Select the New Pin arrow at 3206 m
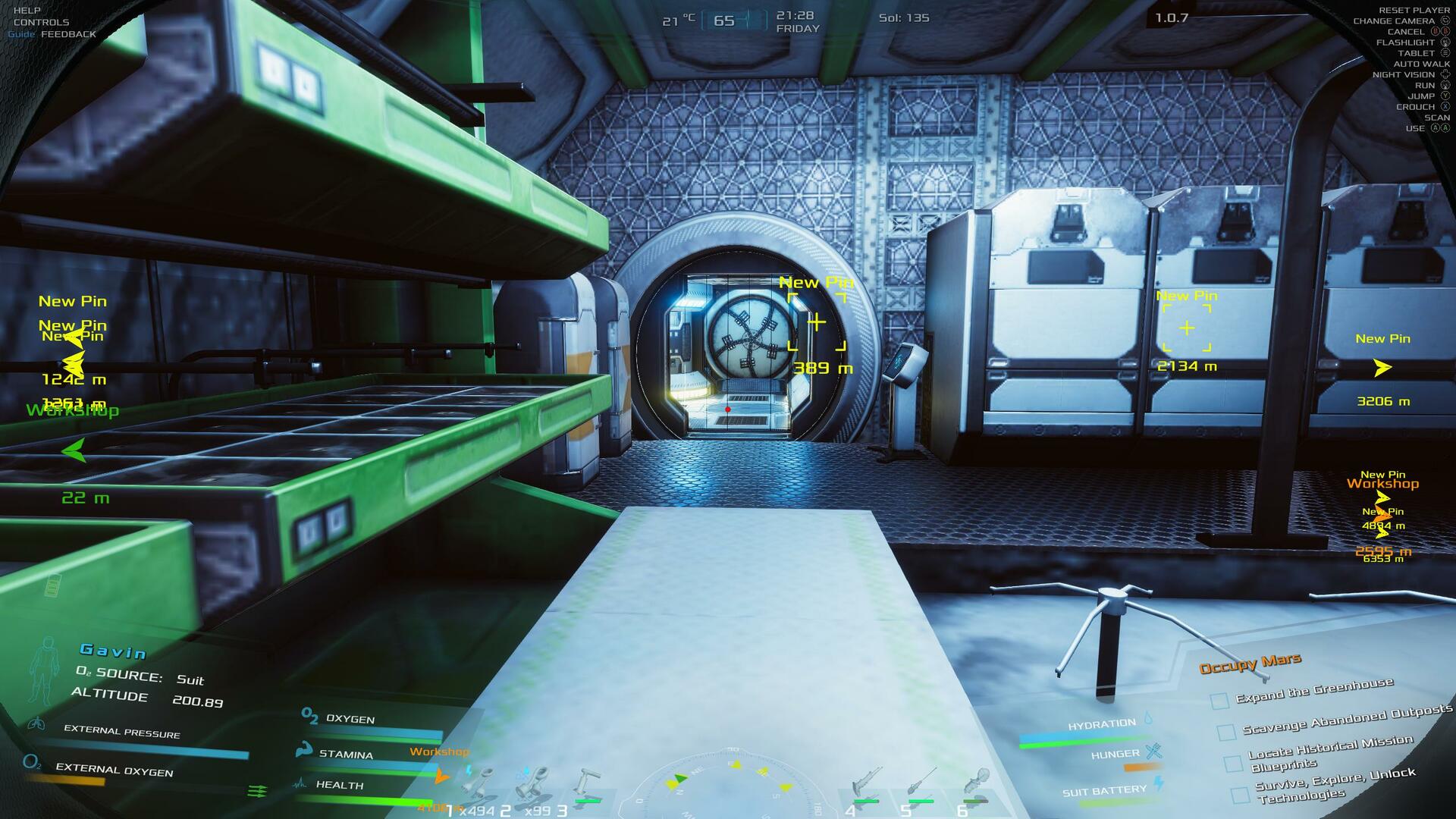 pos(1382,368)
